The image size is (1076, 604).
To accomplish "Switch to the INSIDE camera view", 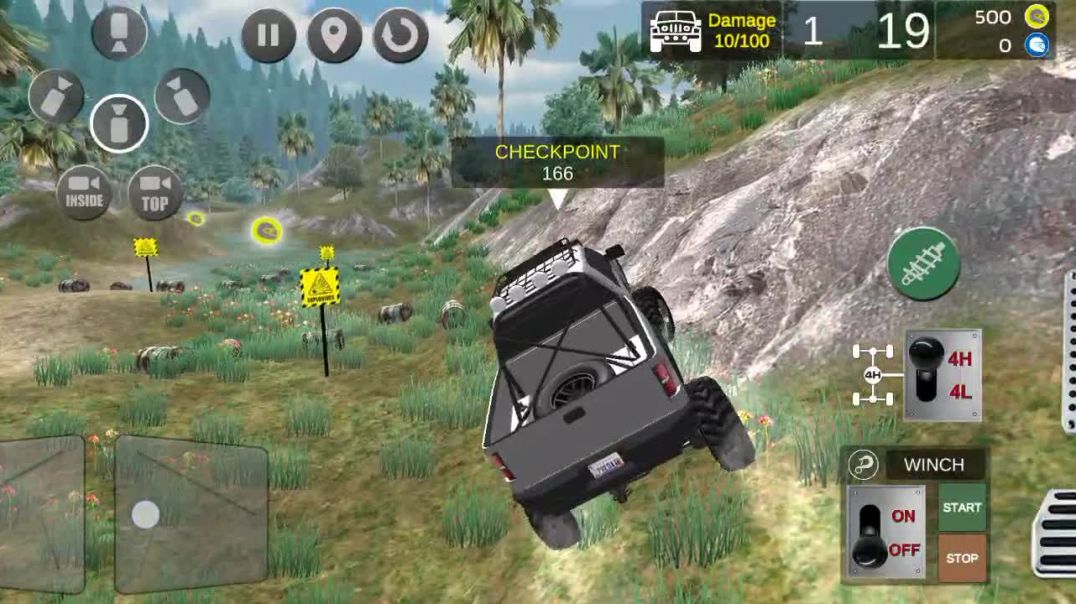I will [84, 192].
